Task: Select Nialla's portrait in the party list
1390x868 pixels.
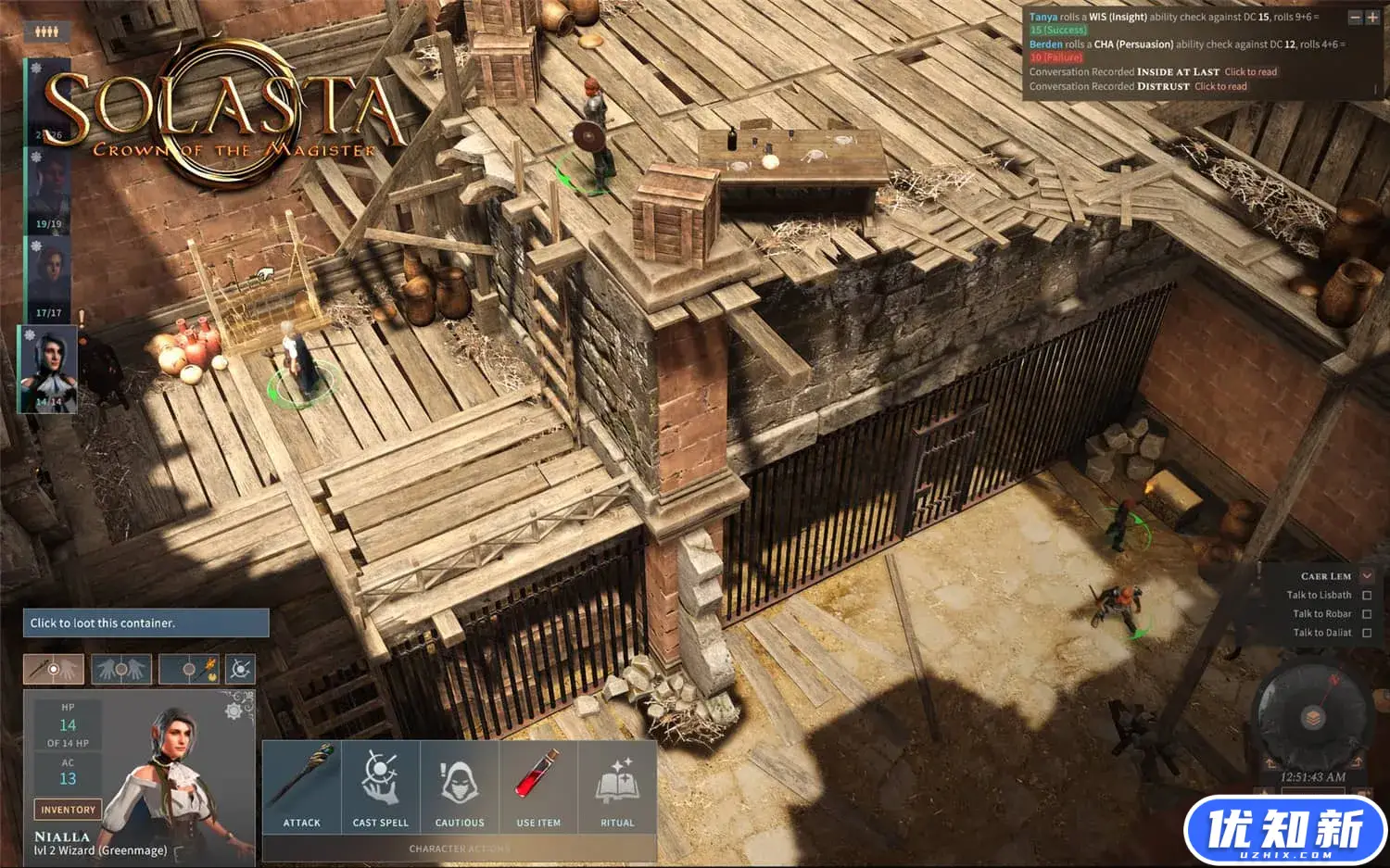Action: [47, 369]
